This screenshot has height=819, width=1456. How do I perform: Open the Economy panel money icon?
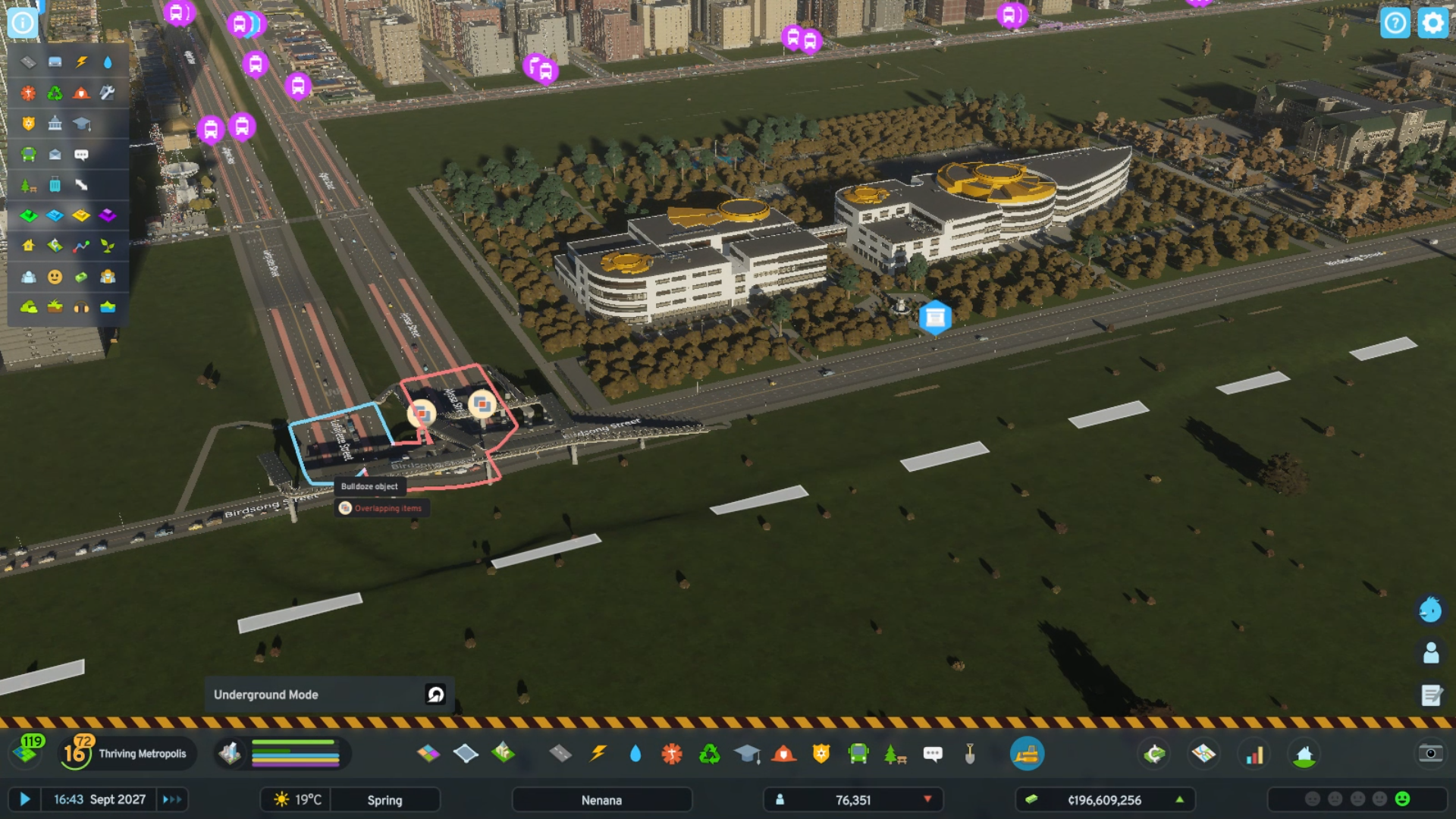1153,754
